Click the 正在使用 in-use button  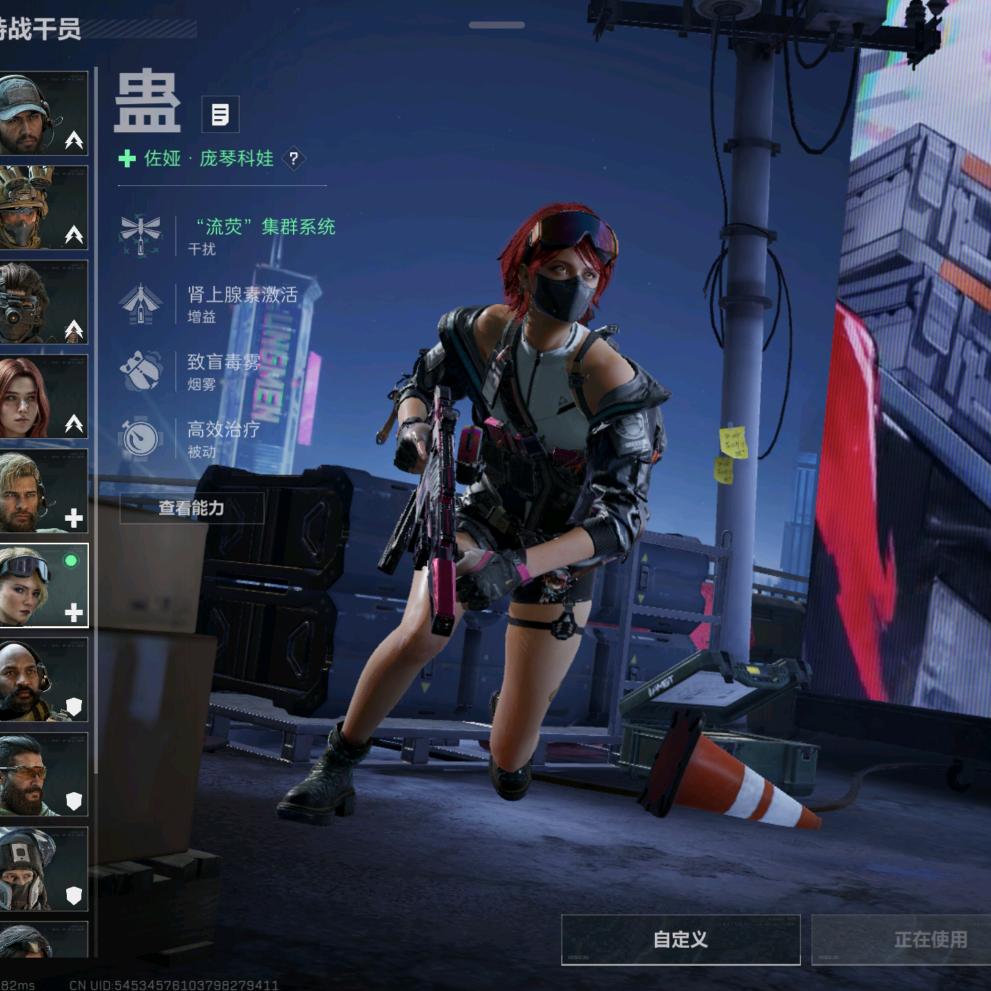click(x=930, y=939)
